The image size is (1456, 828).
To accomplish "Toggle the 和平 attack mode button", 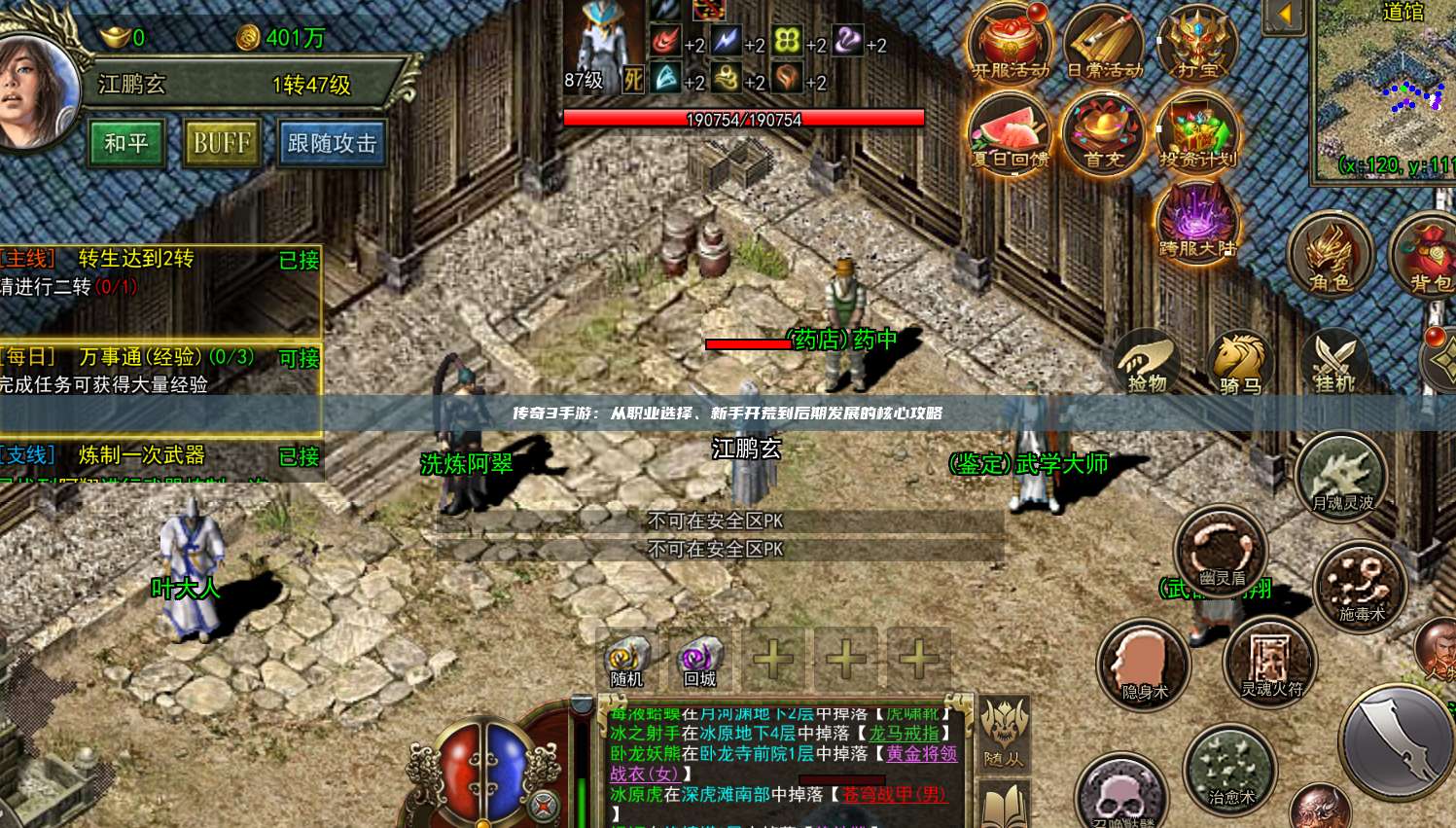I will coord(126,143).
